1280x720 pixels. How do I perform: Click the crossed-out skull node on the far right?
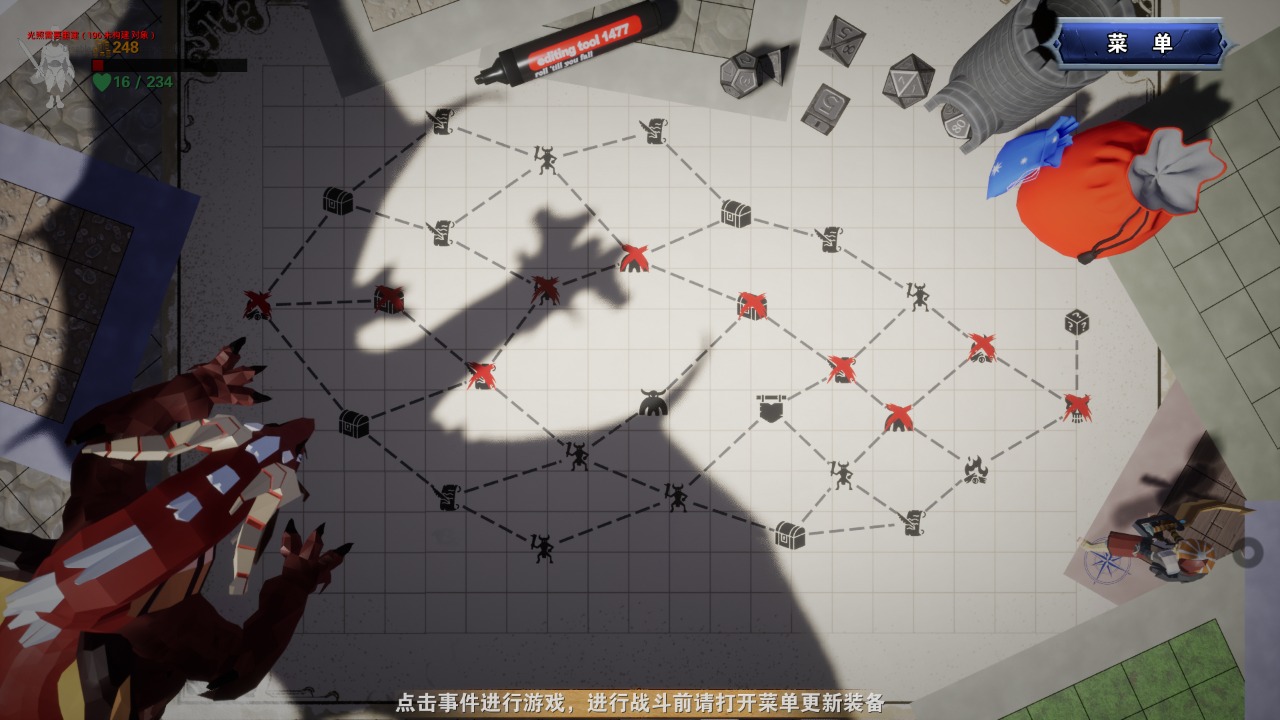1076,409
